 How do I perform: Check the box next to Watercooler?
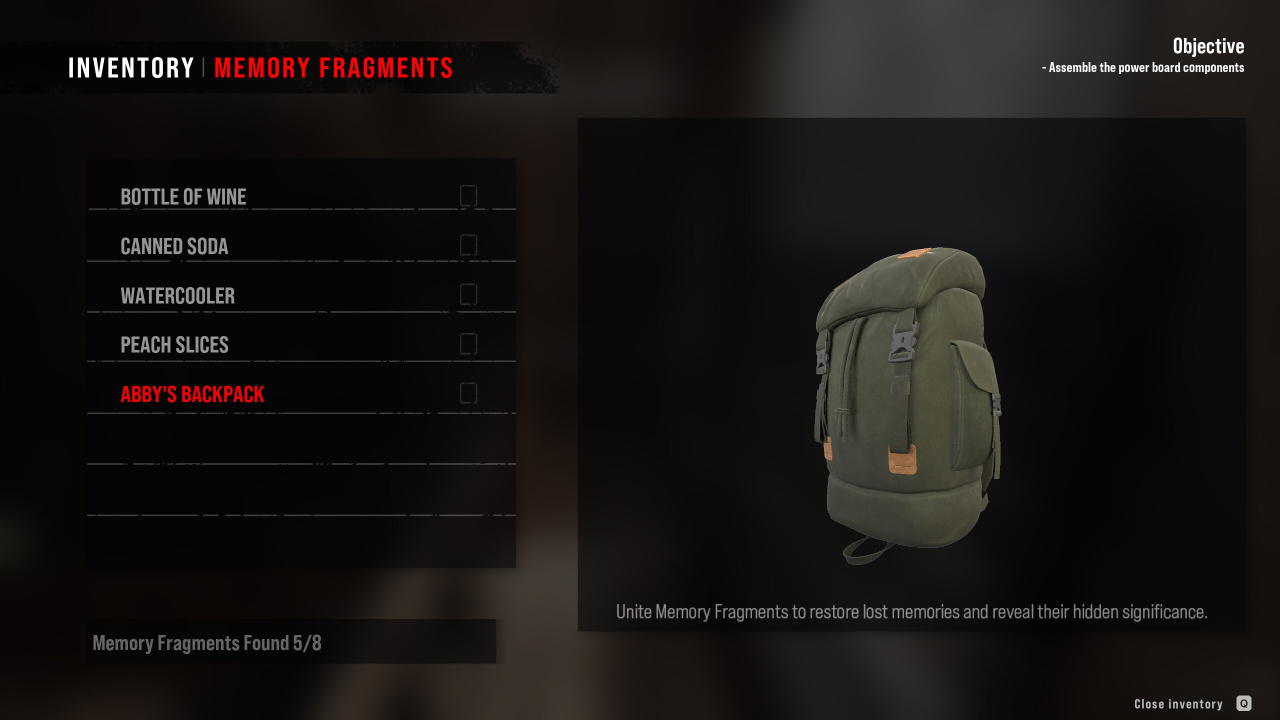point(468,294)
